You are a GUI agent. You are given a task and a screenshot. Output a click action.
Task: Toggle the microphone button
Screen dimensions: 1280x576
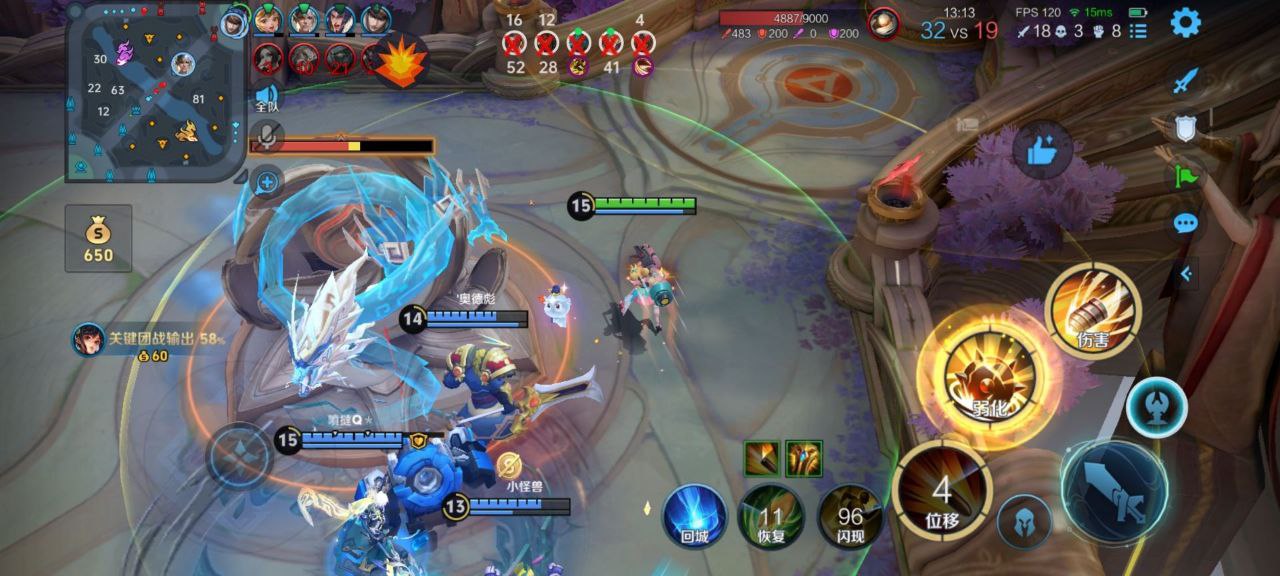click(267, 136)
